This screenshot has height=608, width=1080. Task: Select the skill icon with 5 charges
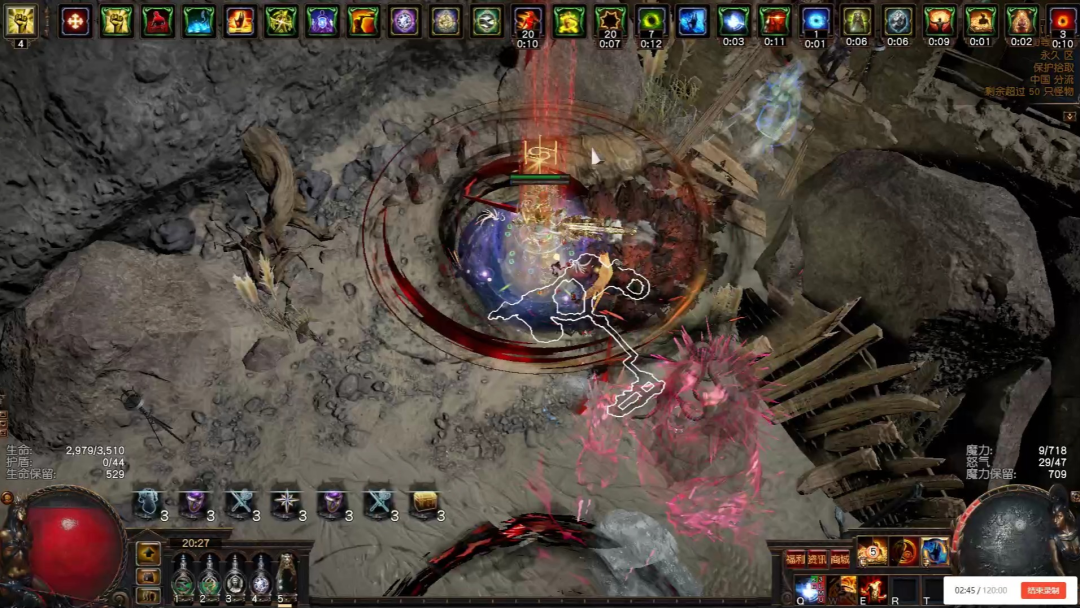coord(872,551)
